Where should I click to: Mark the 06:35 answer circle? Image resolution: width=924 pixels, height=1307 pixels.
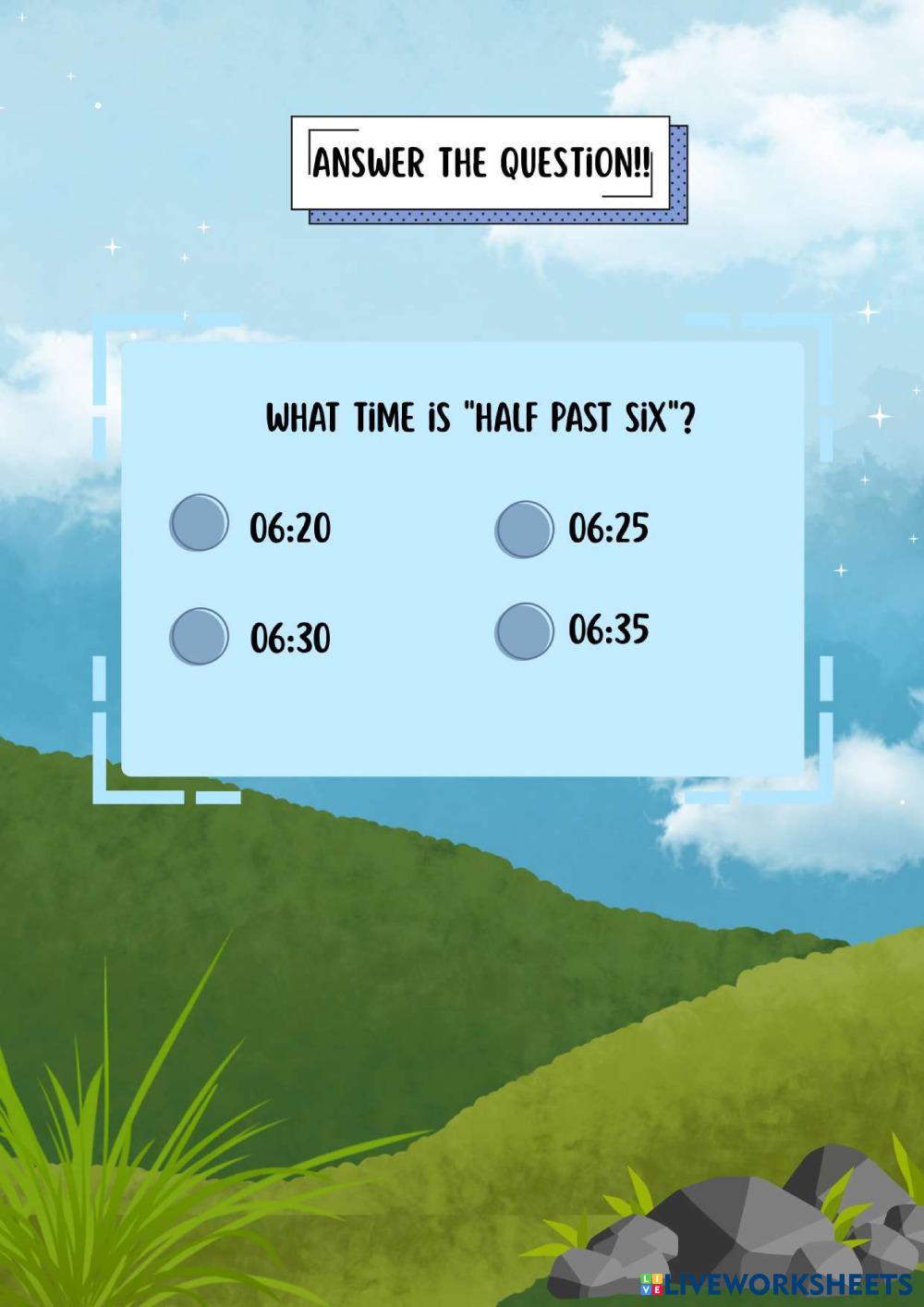pyautogui.click(x=524, y=631)
